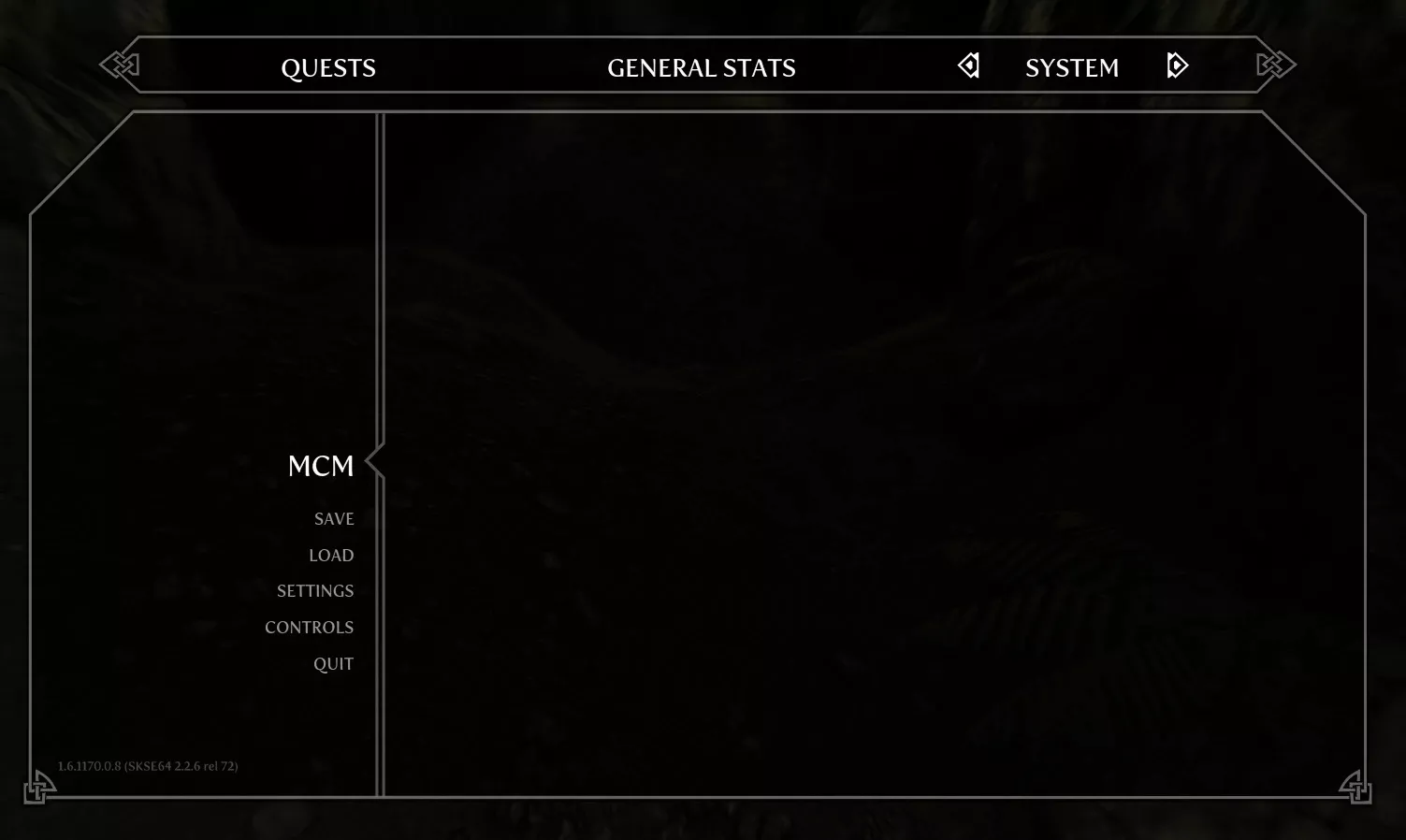
Task: Click the SKSE64 version text
Action: click(147, 765)
